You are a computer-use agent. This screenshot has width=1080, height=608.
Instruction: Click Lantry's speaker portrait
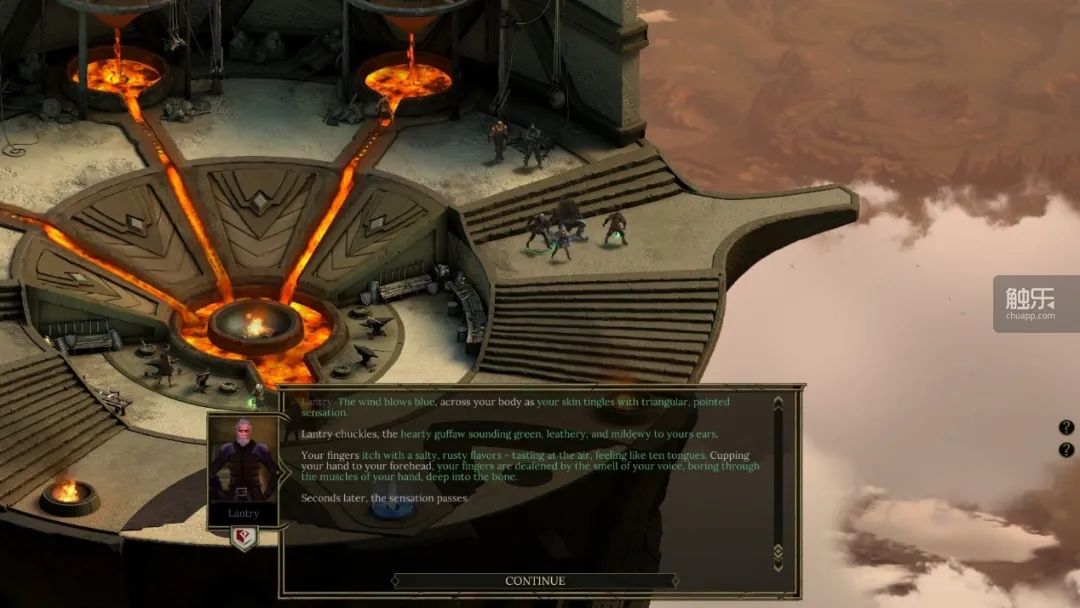243,464
